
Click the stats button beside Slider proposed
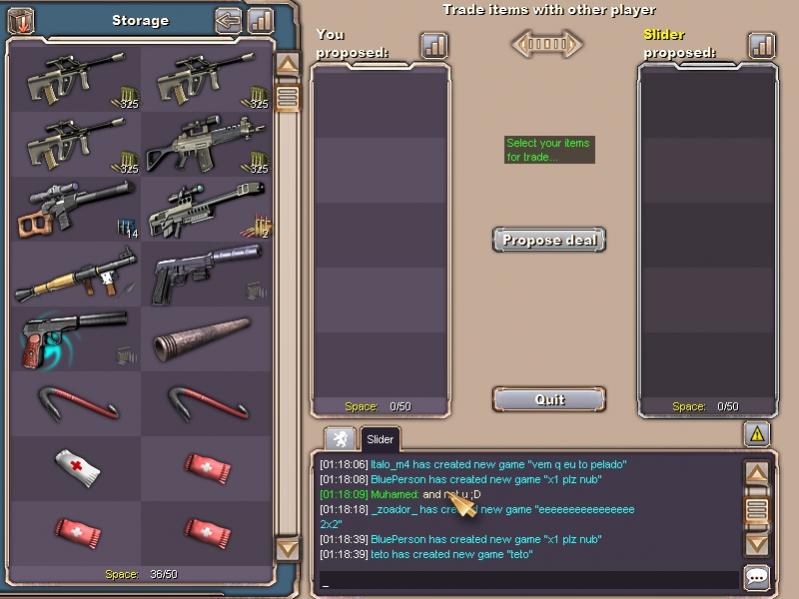click(762, 45)
